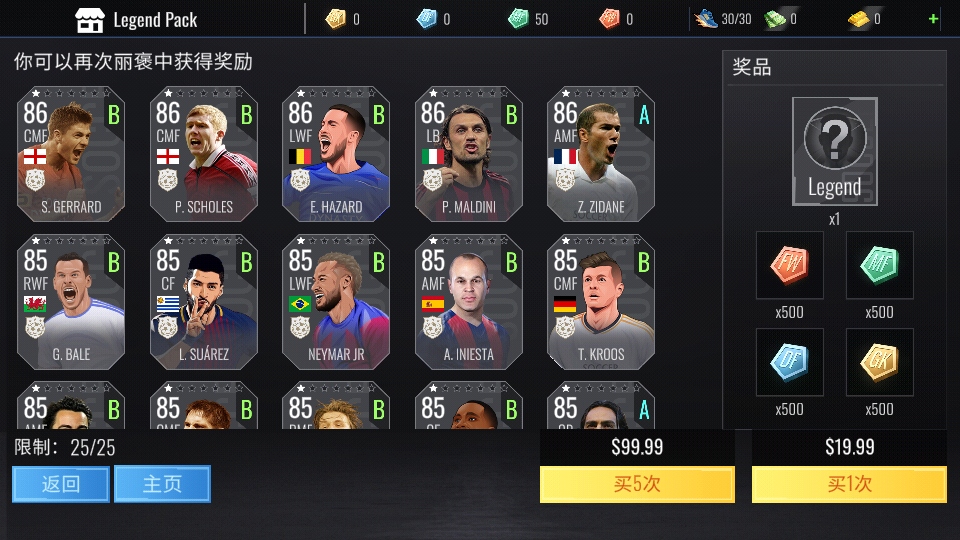Choose the T. Kroos player card

601,302
